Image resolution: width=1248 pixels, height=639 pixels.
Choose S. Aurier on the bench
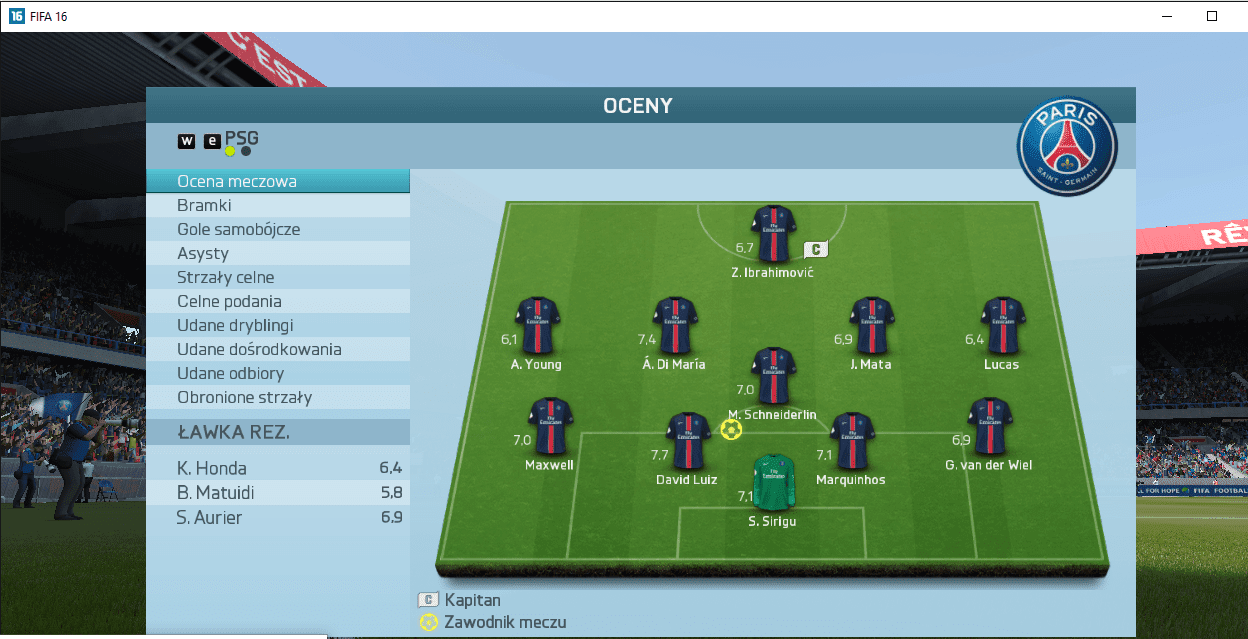[277, 518]
